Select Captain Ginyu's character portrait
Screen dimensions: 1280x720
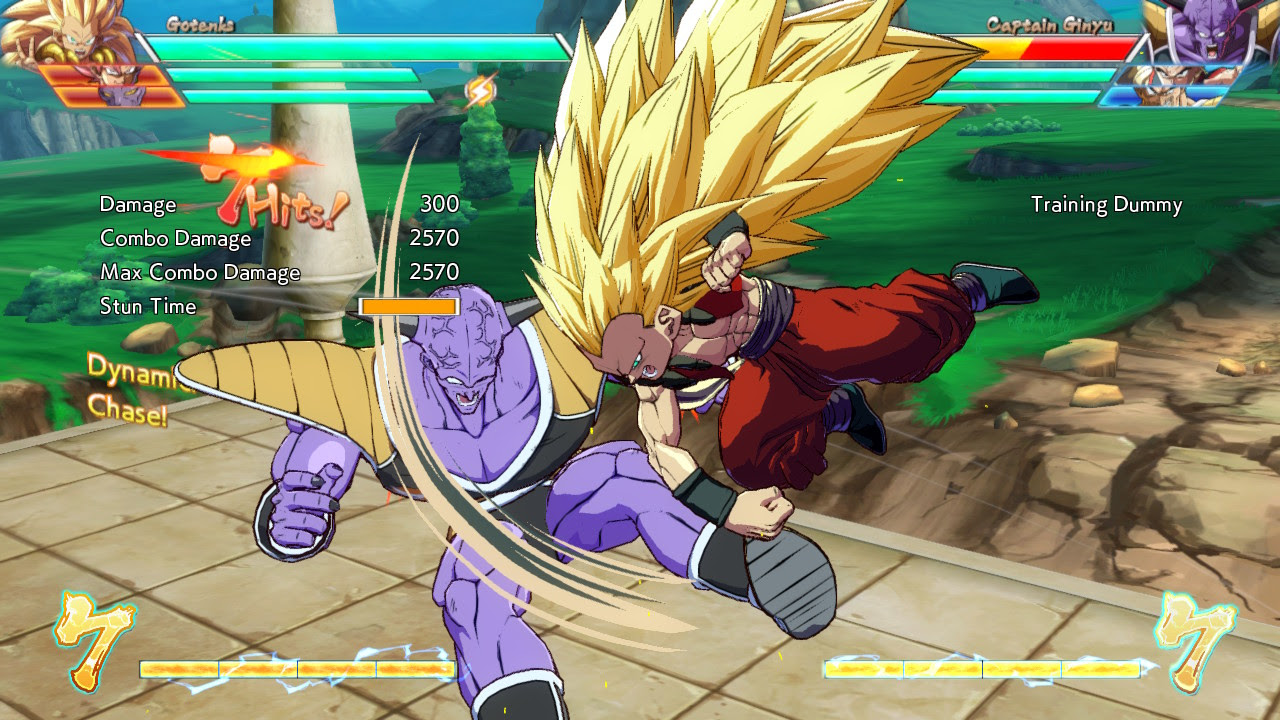pos(1200,40)
